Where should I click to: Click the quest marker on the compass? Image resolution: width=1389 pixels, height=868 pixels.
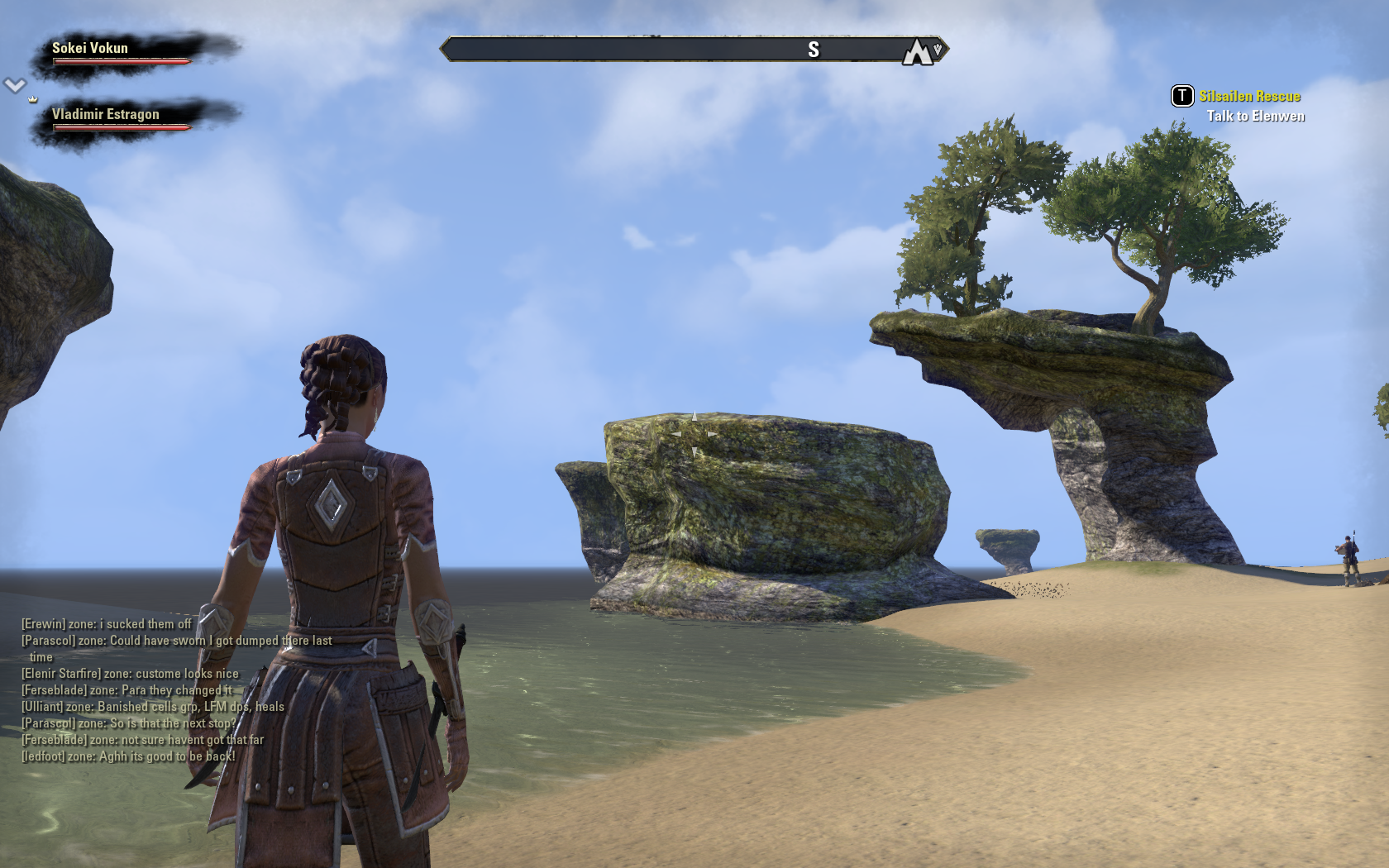[917, 51]
